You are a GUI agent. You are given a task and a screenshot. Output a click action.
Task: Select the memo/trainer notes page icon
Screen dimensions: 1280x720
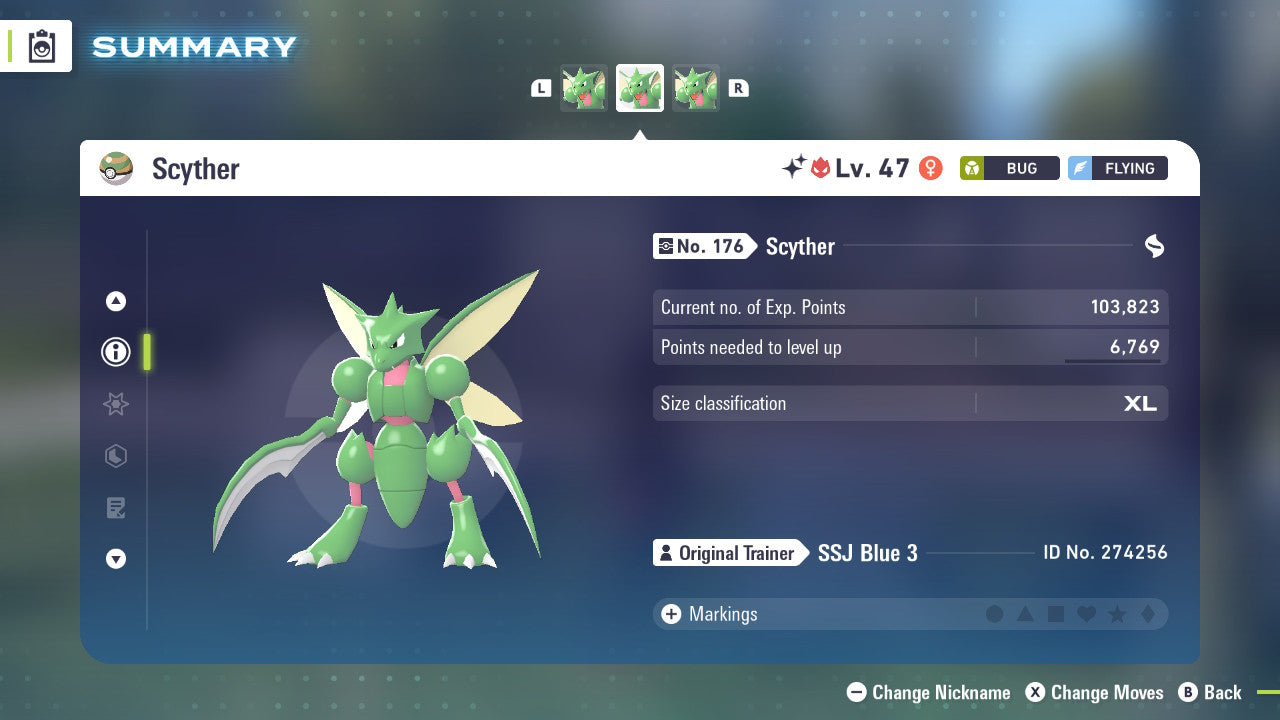click(x=116, y=508)
